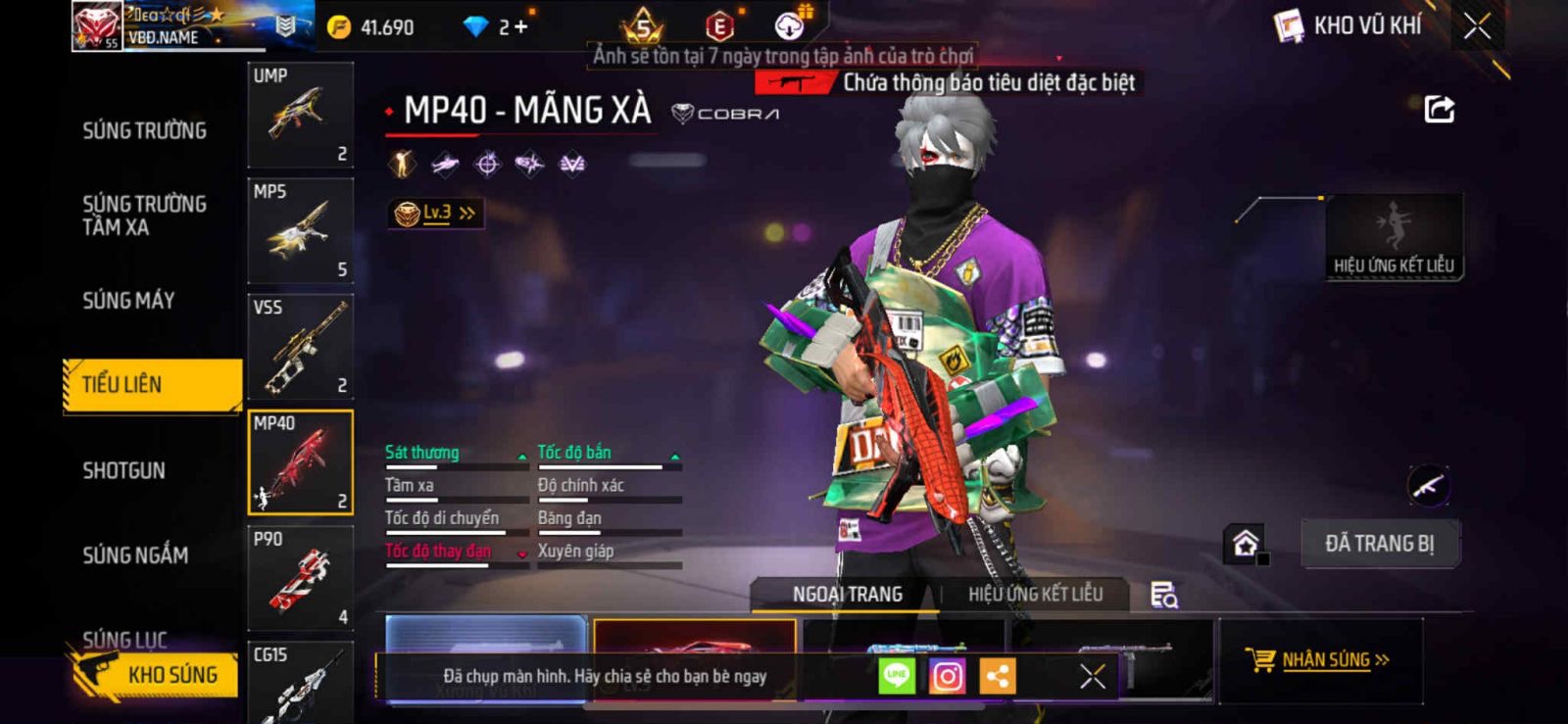This screenshot has width=1568, height=724.
Task: Select the Súng Trường weapon category
Action: 144,130
